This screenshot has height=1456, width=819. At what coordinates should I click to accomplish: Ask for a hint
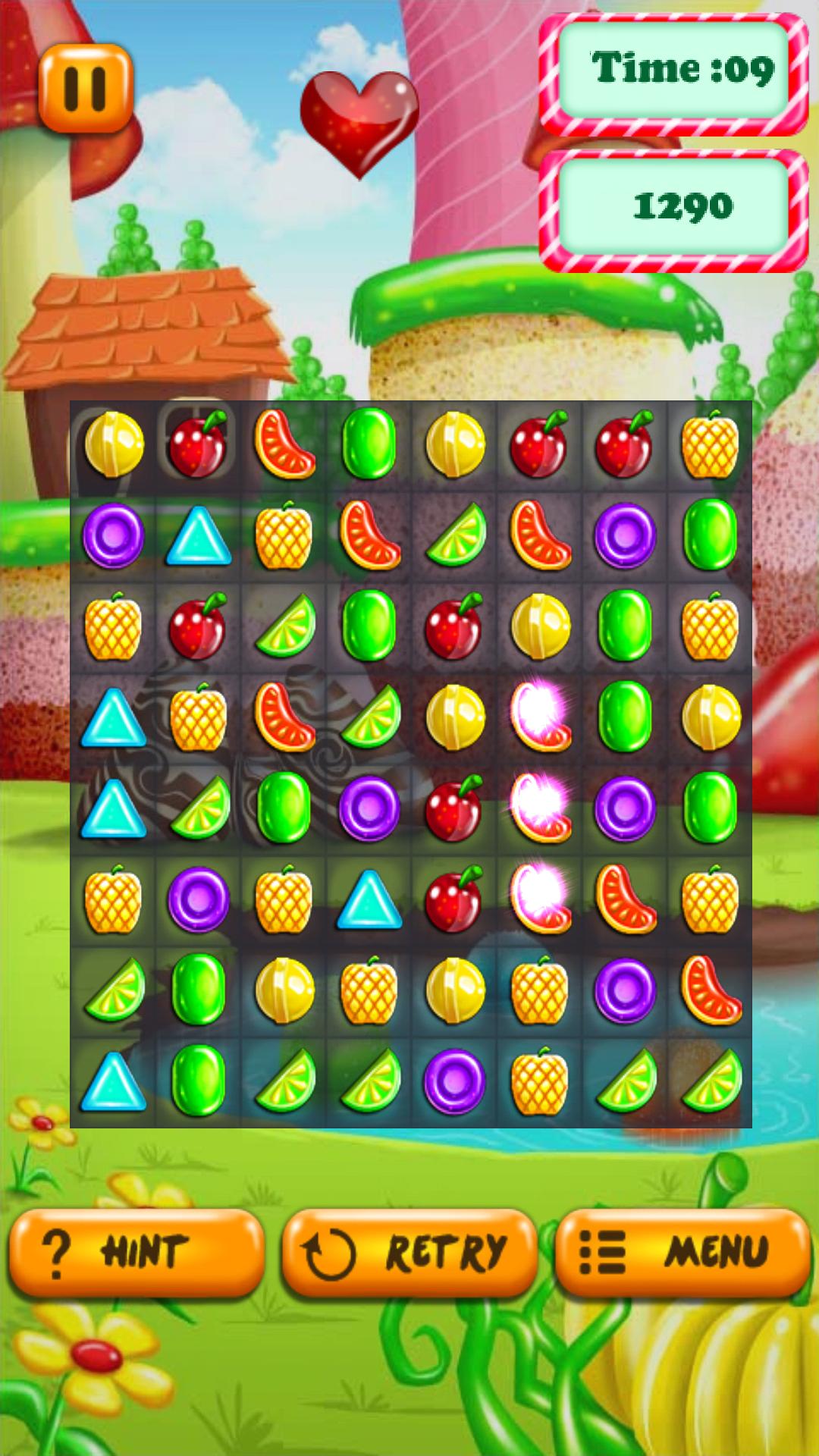tap(136, 1251)
